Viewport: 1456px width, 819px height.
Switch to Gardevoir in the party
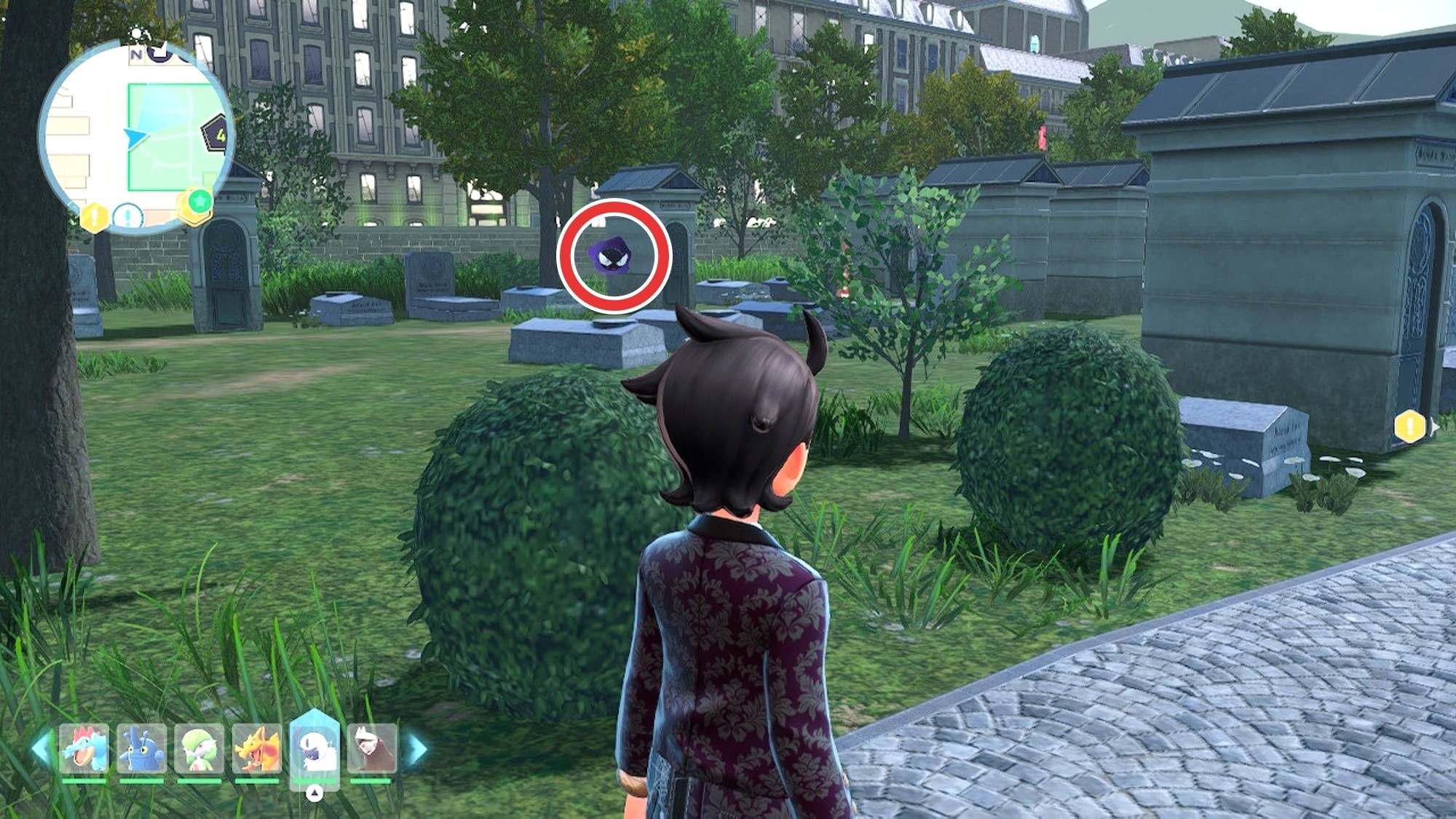click(199, 748)
